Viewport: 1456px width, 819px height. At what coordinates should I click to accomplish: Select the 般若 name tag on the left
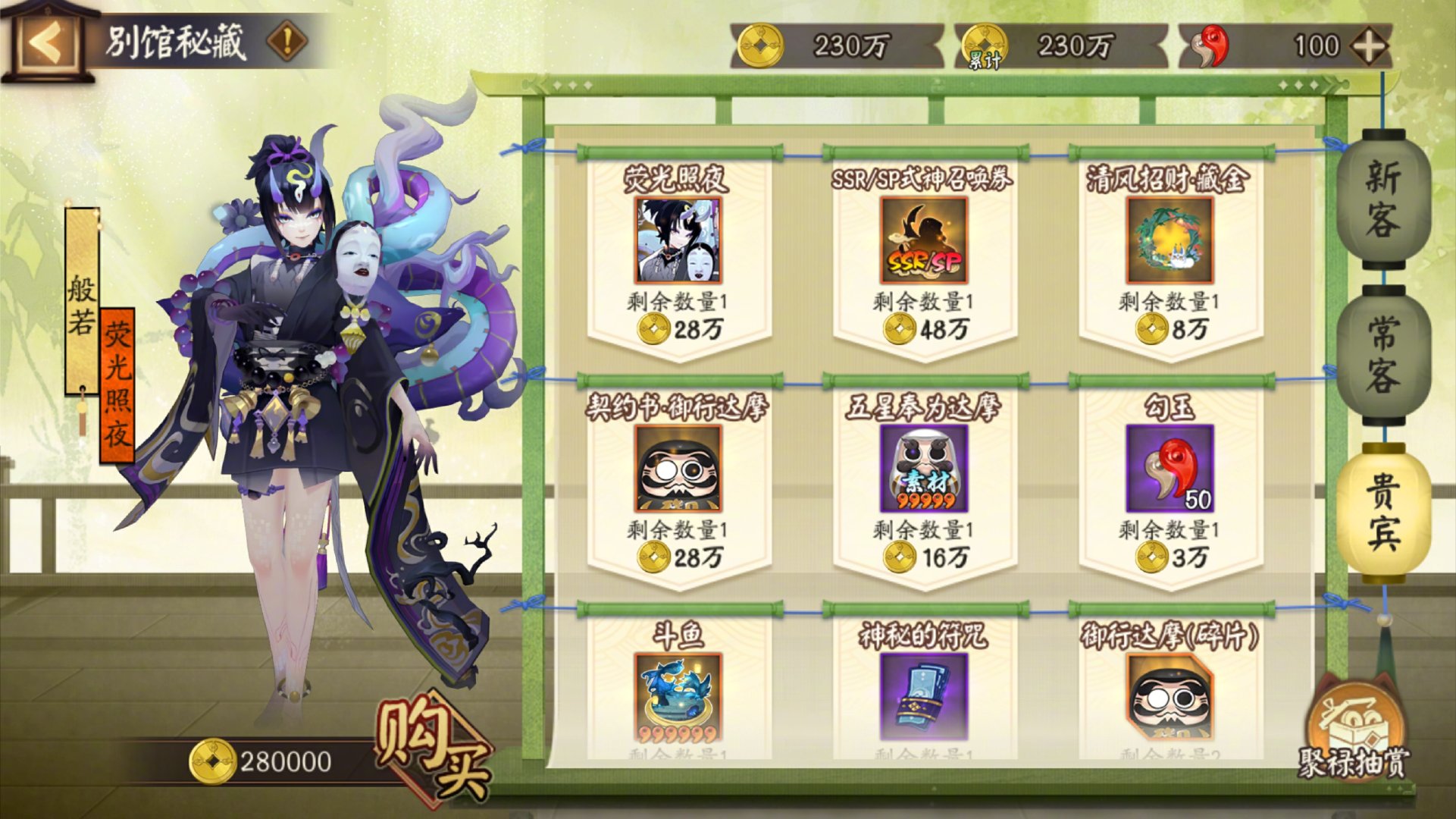(x=83, y=303)
